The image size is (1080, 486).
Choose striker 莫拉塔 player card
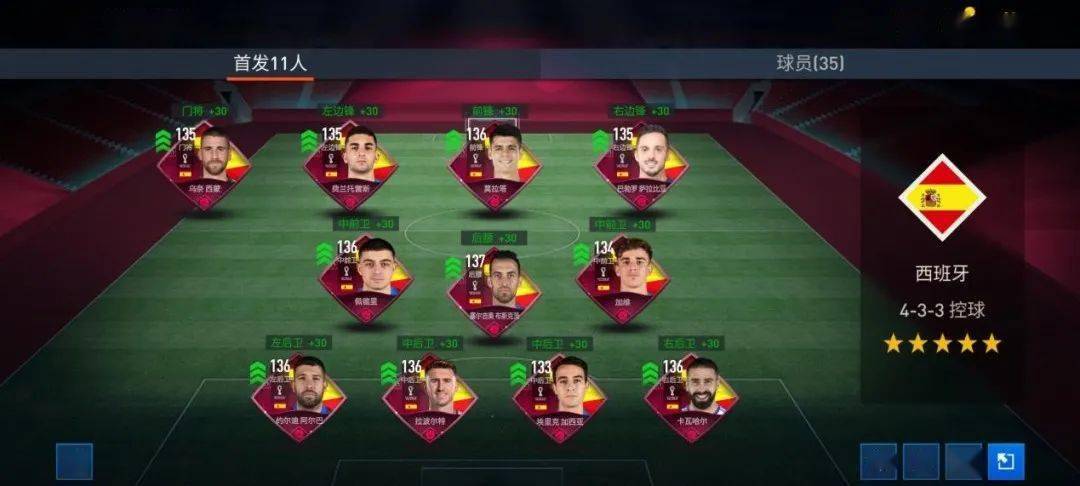pyautogui.click(x=495, y=164)
